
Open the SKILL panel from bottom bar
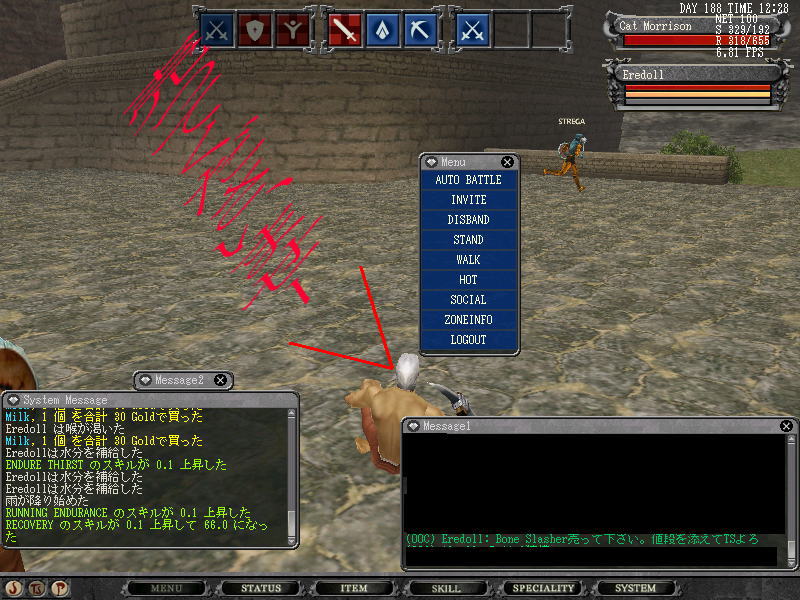pyautogui.click(x=446, y=588)
